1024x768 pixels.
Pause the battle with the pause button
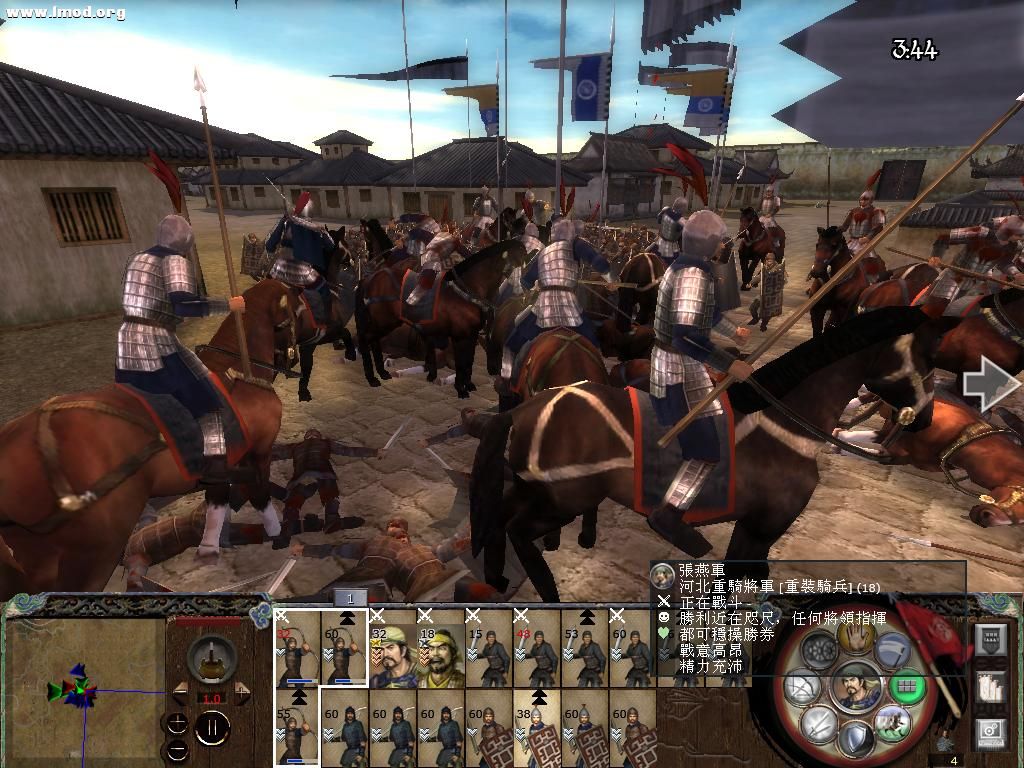pos(212,729)
